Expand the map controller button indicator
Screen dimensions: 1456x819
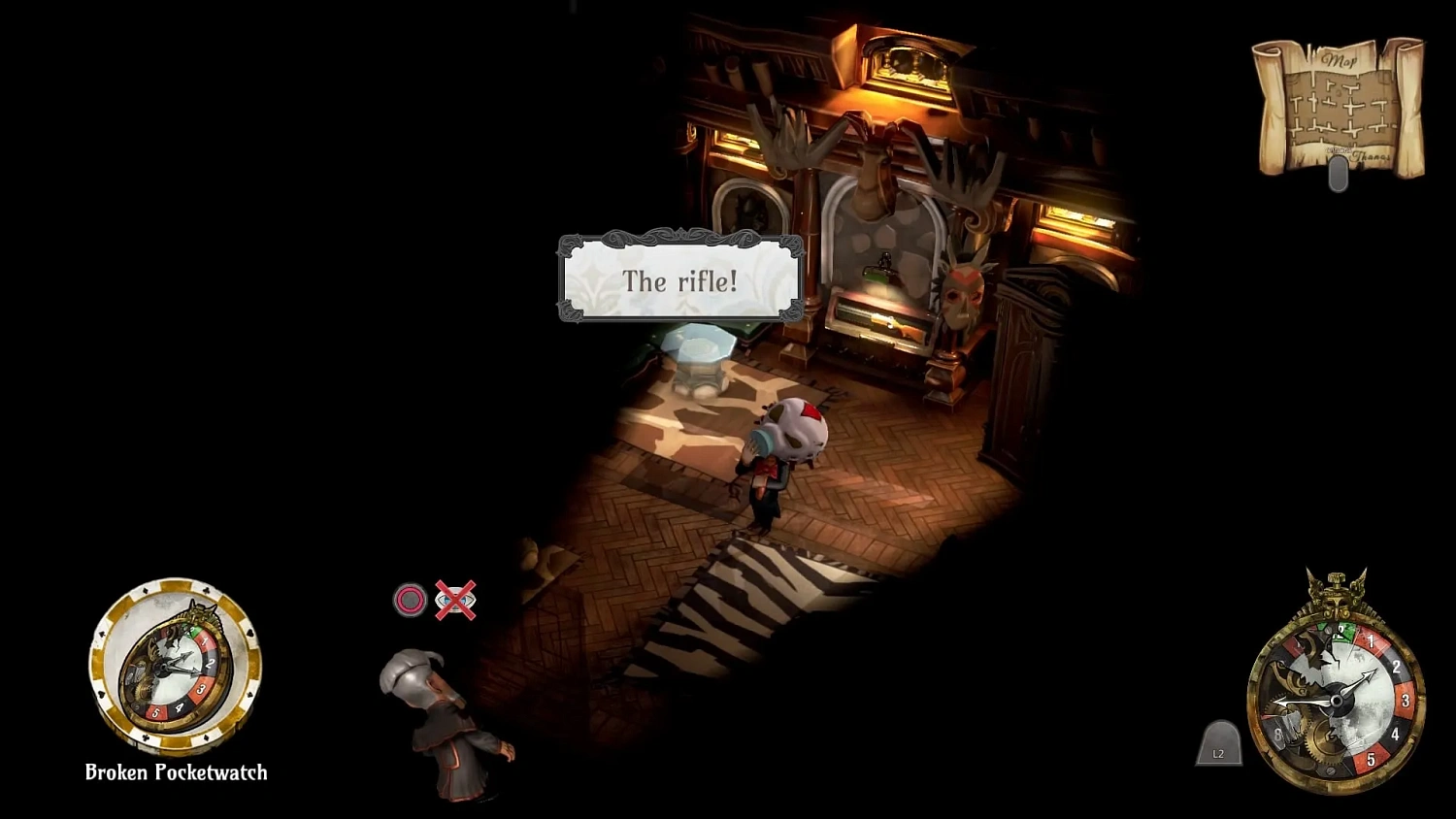pos(1340,173)
